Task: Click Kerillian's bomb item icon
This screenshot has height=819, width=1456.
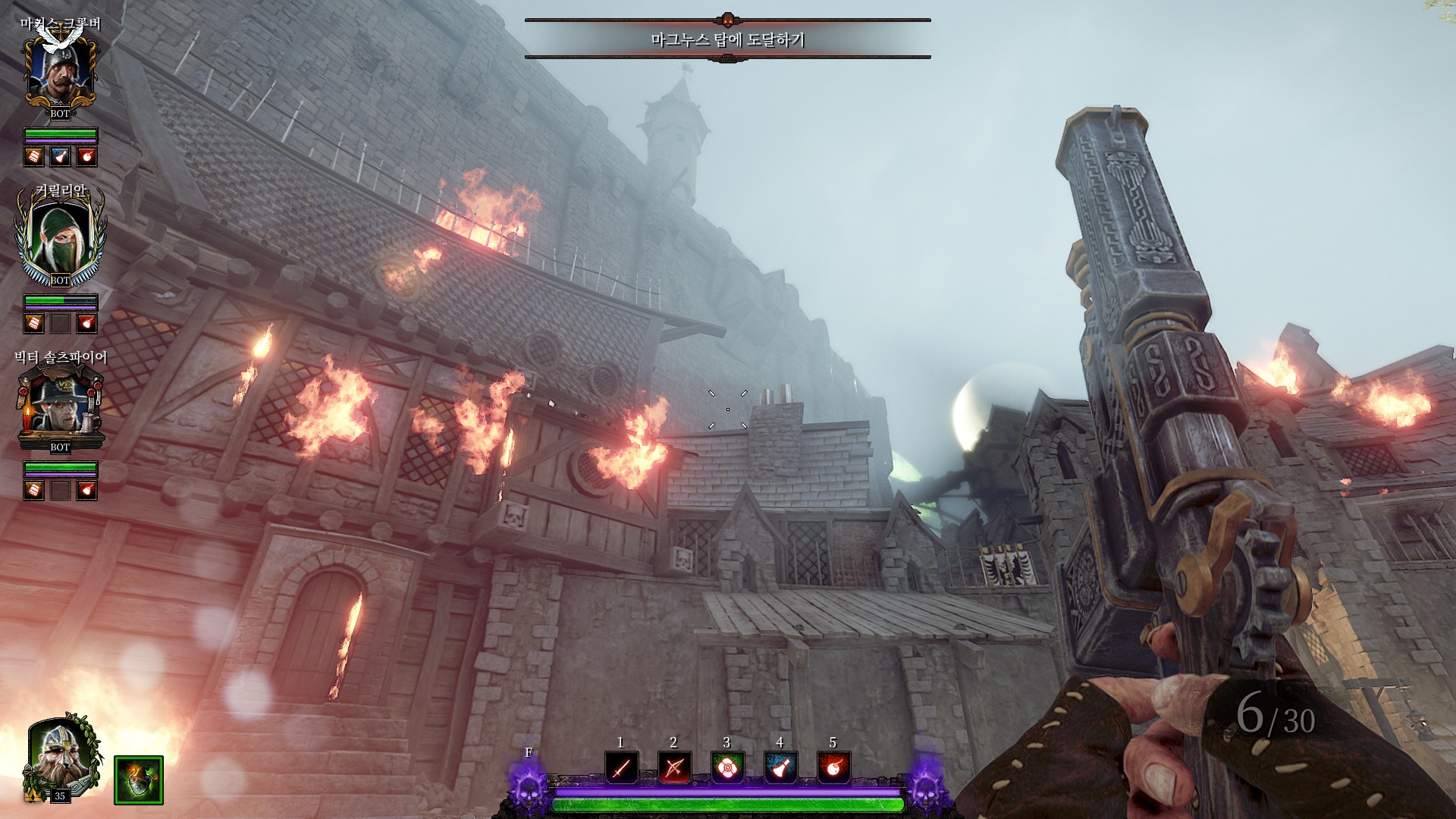Action: 87,324
